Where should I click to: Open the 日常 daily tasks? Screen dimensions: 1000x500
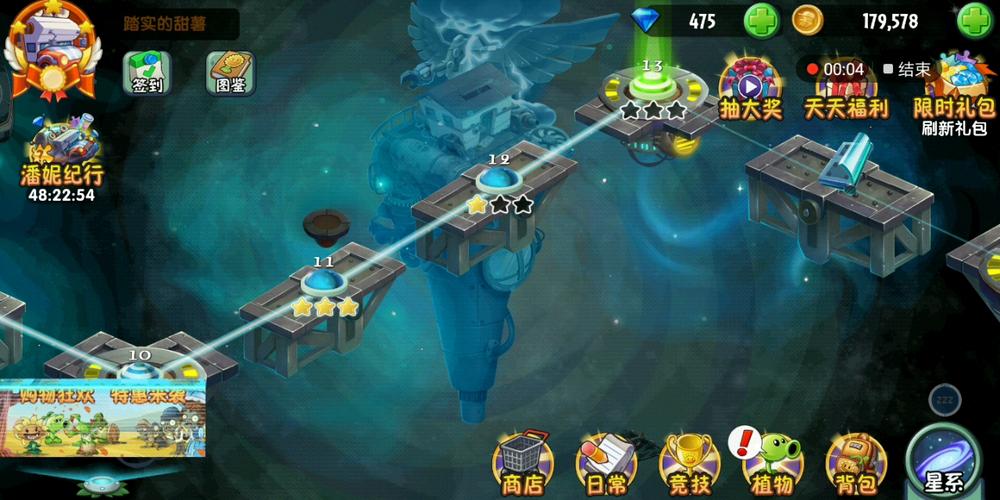tap(604, 462)
